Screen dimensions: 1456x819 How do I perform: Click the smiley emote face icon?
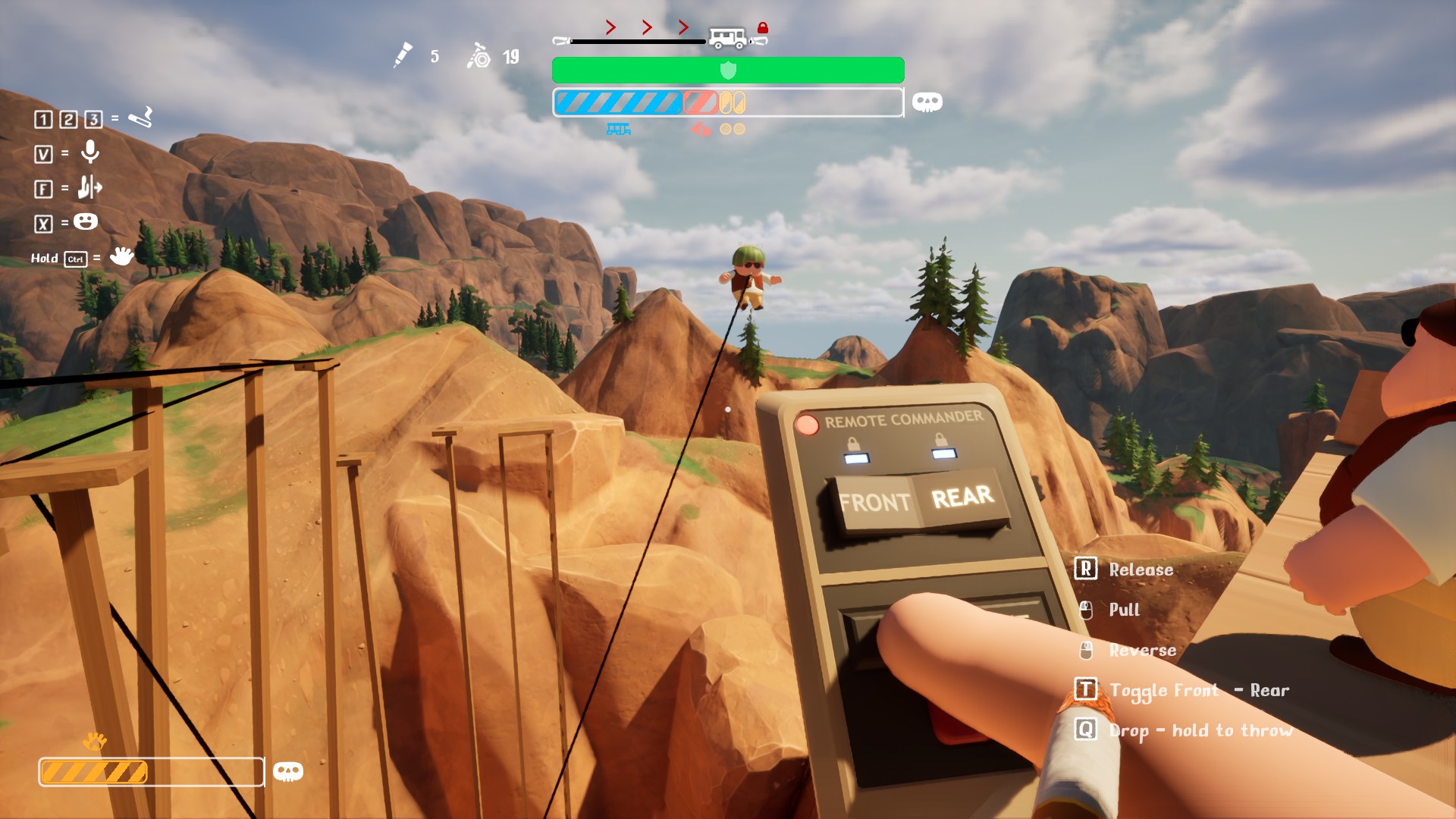click(x=86, y=221)
